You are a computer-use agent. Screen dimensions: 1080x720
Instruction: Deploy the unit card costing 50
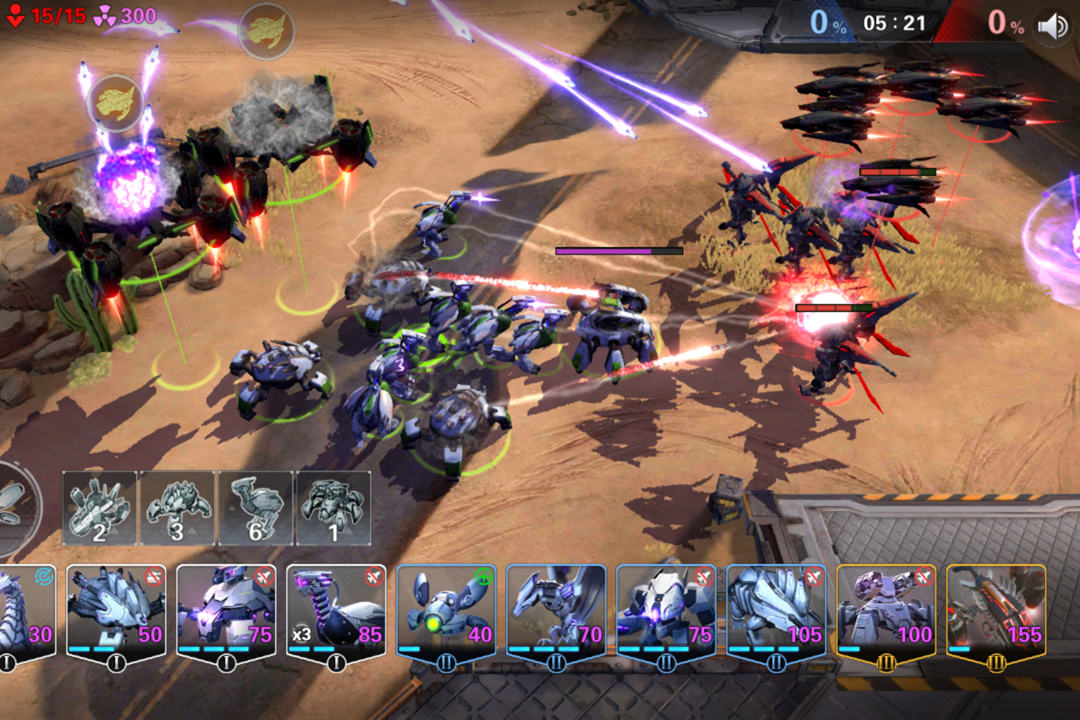point(115,612)
